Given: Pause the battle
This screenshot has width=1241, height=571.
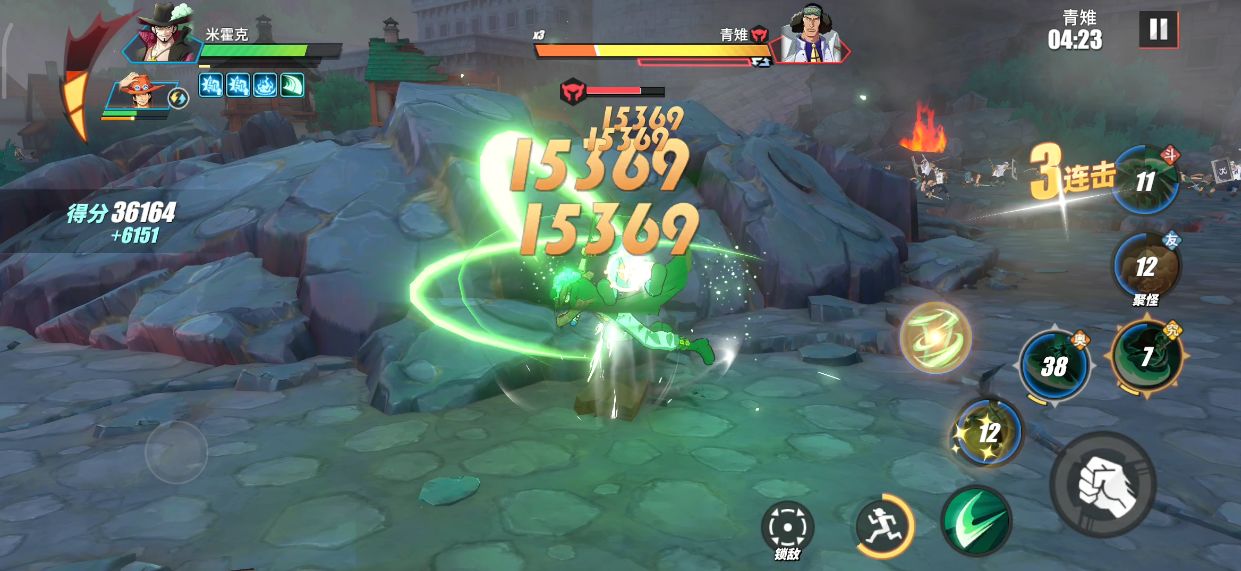Looking at the screenshot, I should tap(1157, 30).
